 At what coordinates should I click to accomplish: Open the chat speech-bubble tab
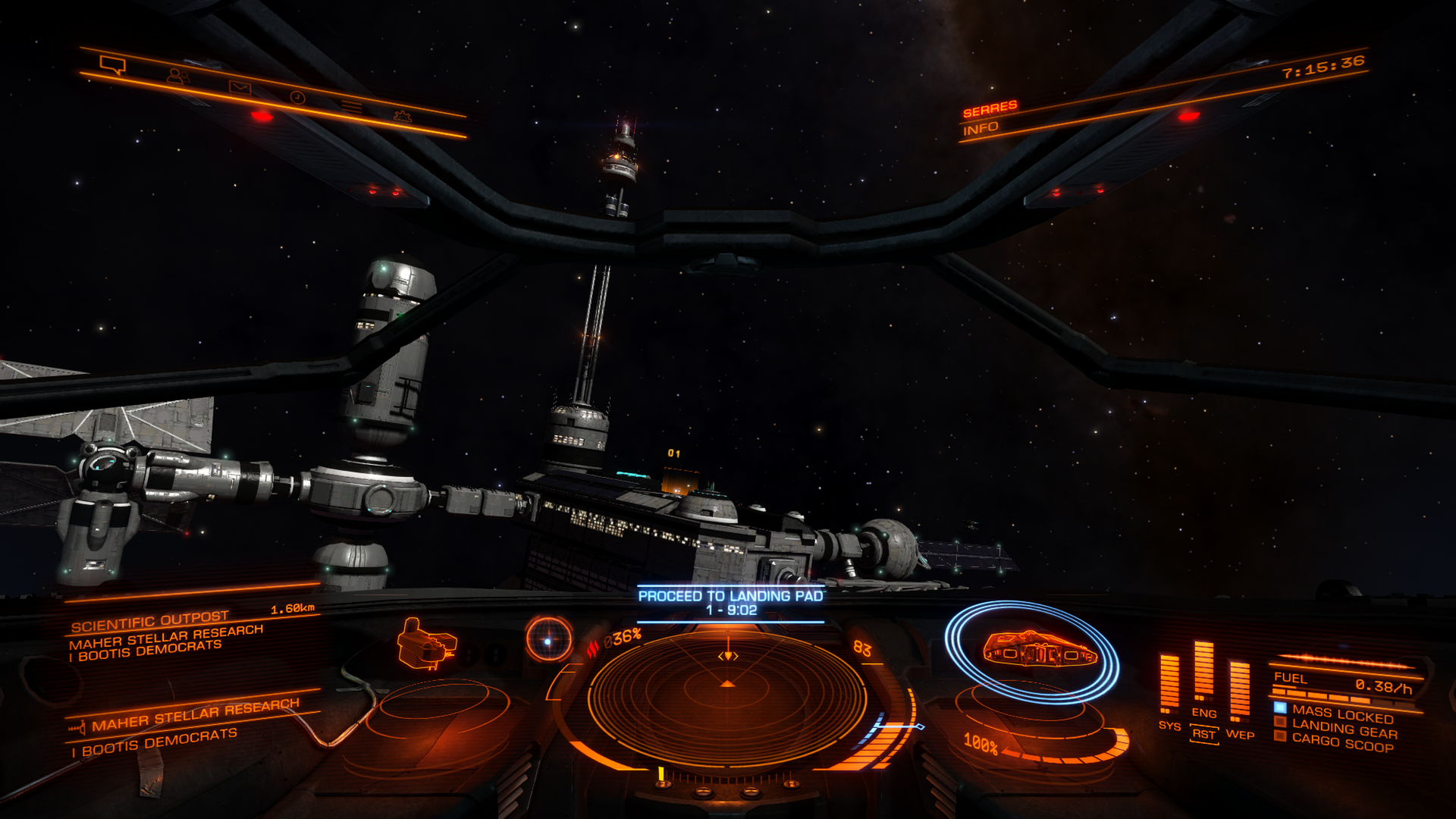coord(112,65)
